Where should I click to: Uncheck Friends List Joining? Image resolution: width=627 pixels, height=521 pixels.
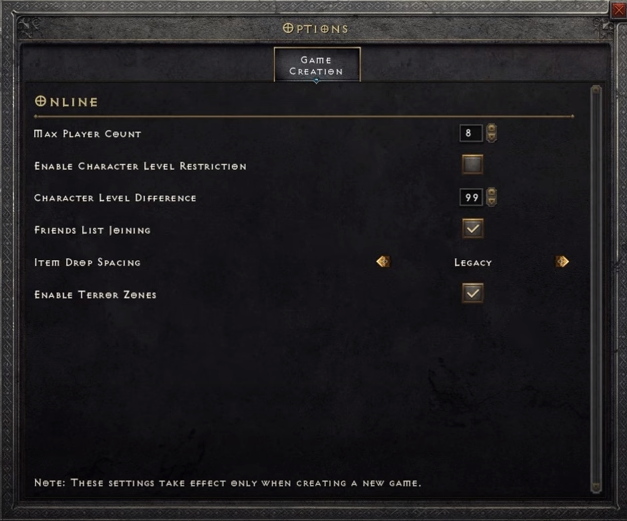pos(472,229)
